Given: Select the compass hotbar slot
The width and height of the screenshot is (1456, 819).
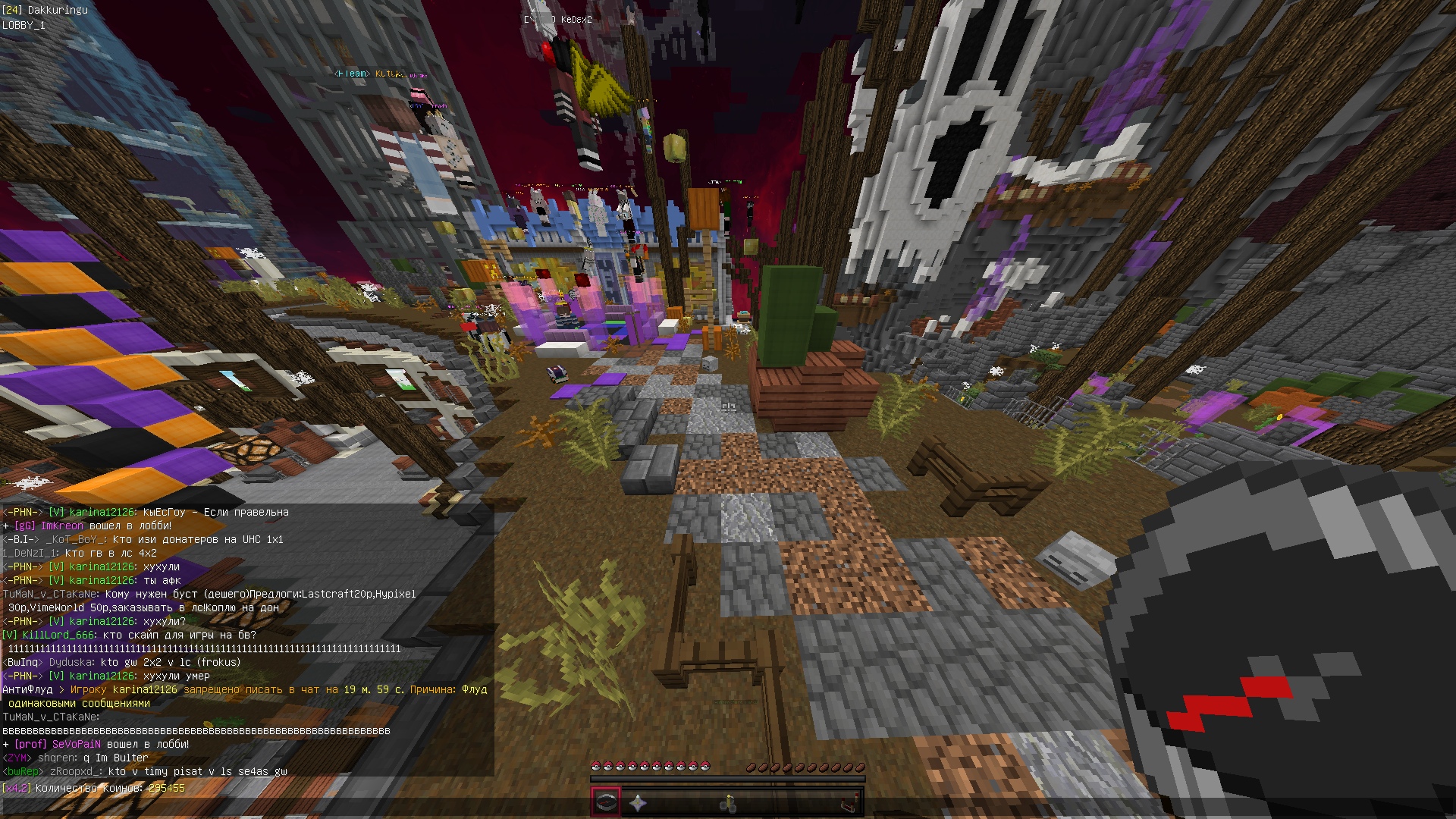Looking at the screenshot, I should [x=606, y=802].
